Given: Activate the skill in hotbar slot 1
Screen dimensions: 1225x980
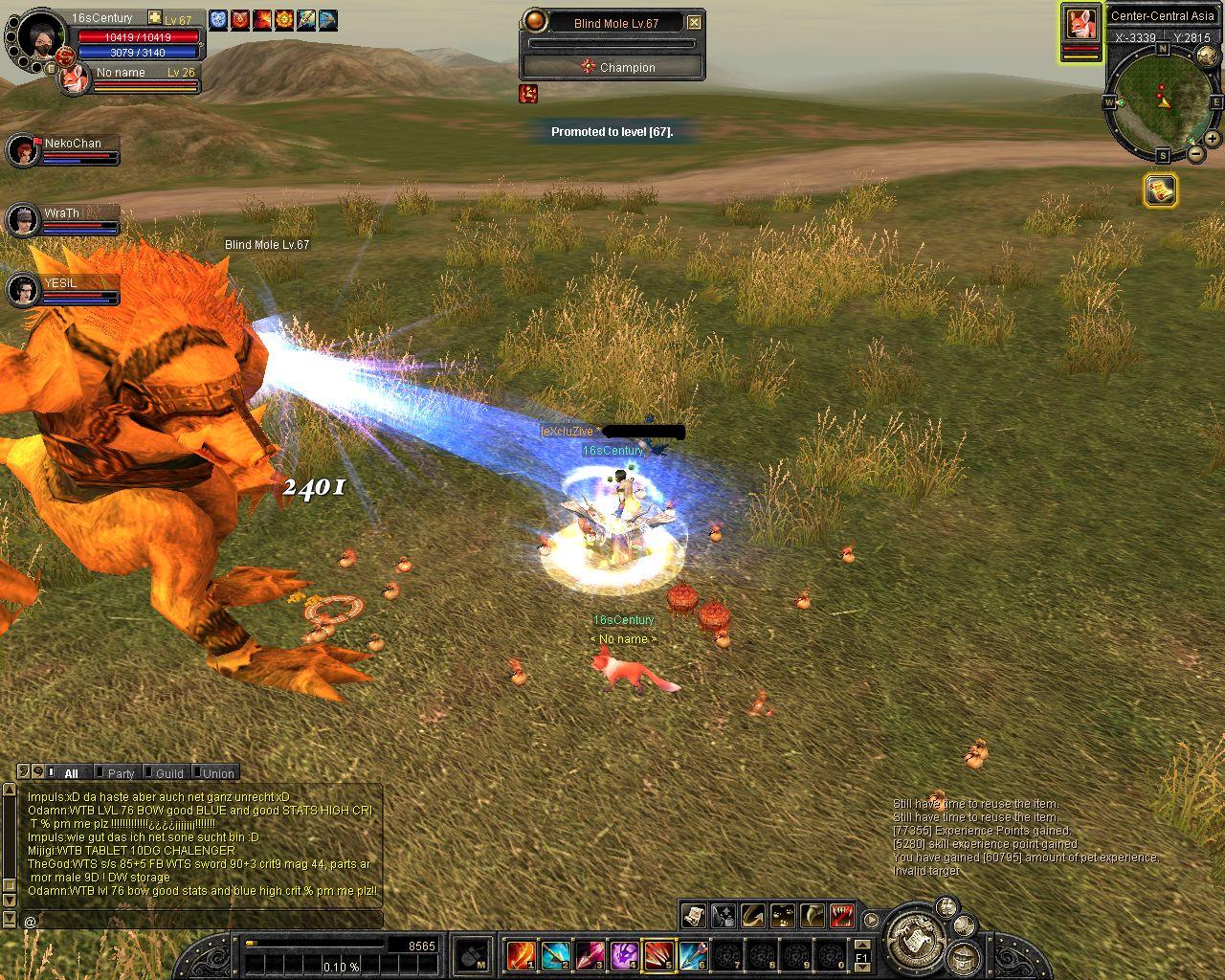Looking at the screenshot, I should 522,954.
